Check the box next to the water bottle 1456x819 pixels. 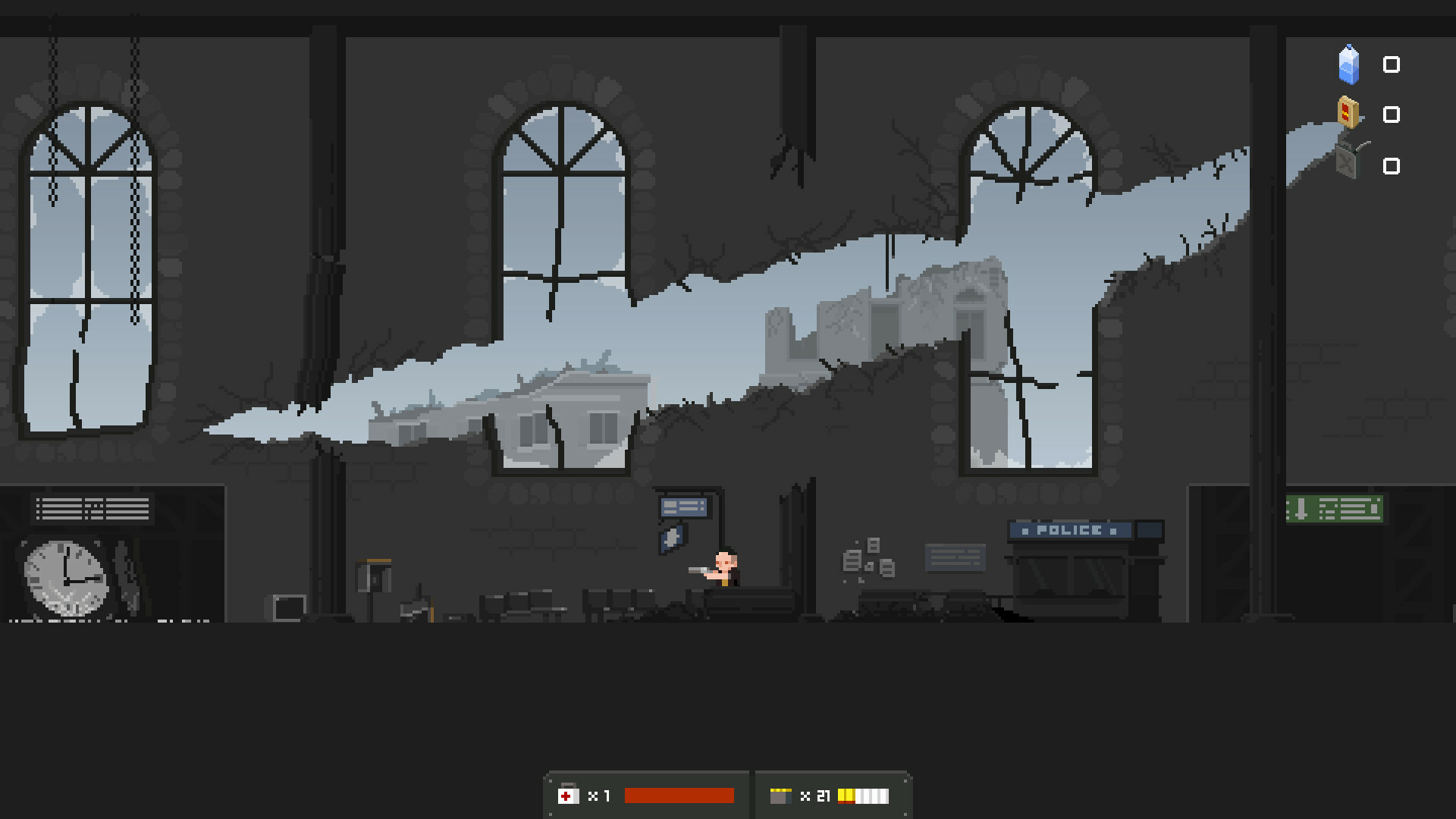(1392, 65)
